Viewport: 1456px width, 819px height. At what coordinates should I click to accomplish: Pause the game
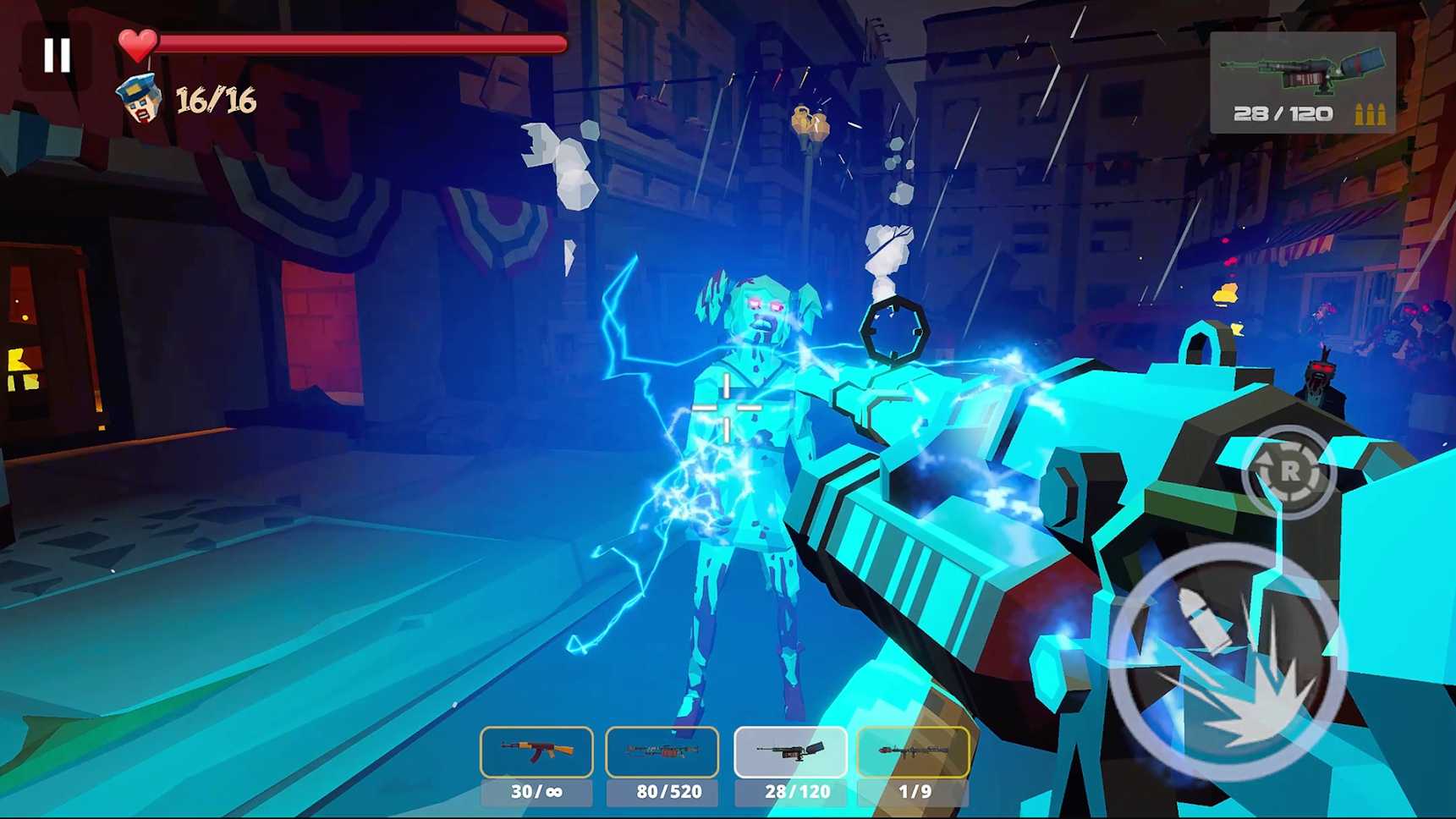[57, 56]
